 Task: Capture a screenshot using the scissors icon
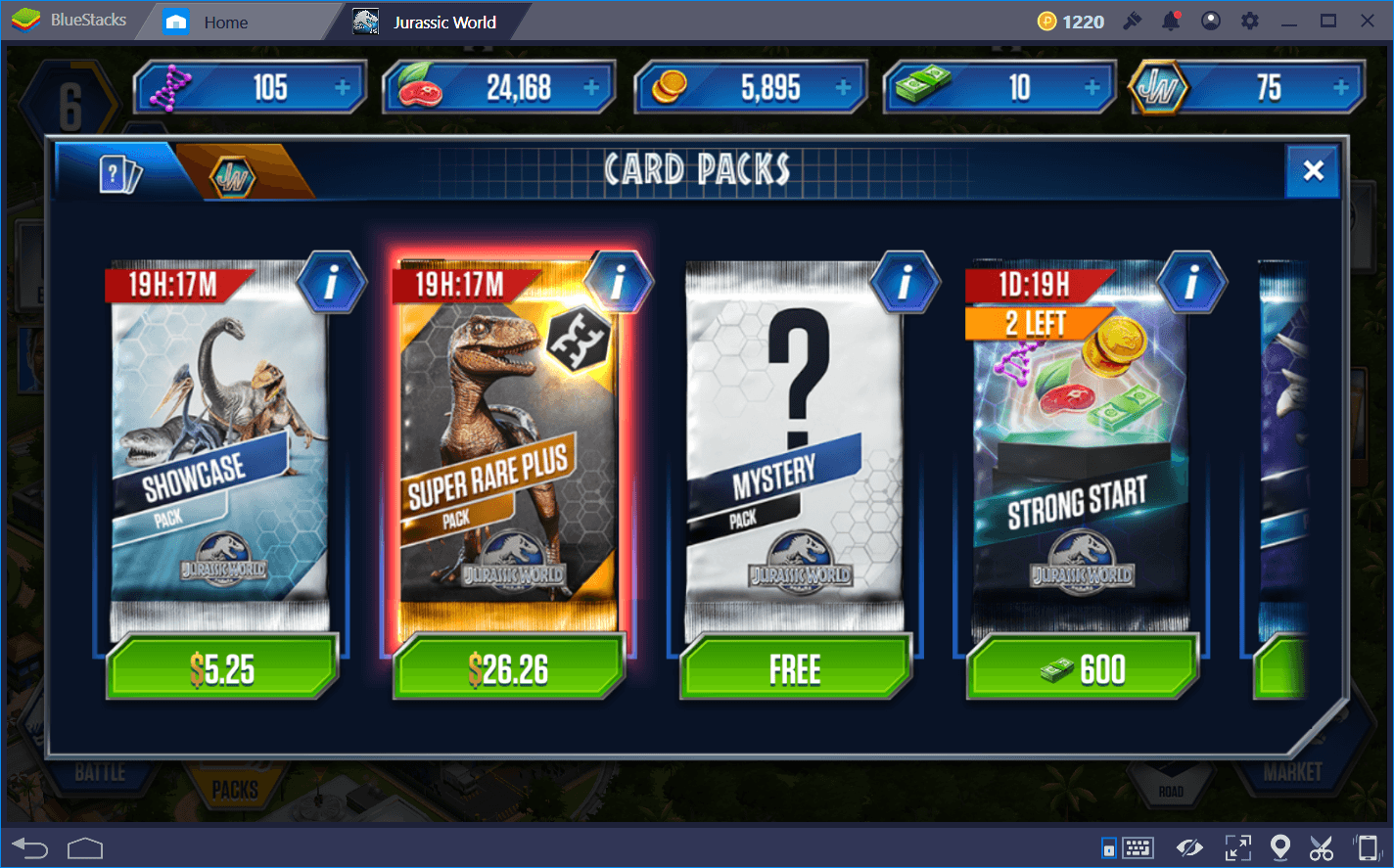click(x=1322, y=847)
